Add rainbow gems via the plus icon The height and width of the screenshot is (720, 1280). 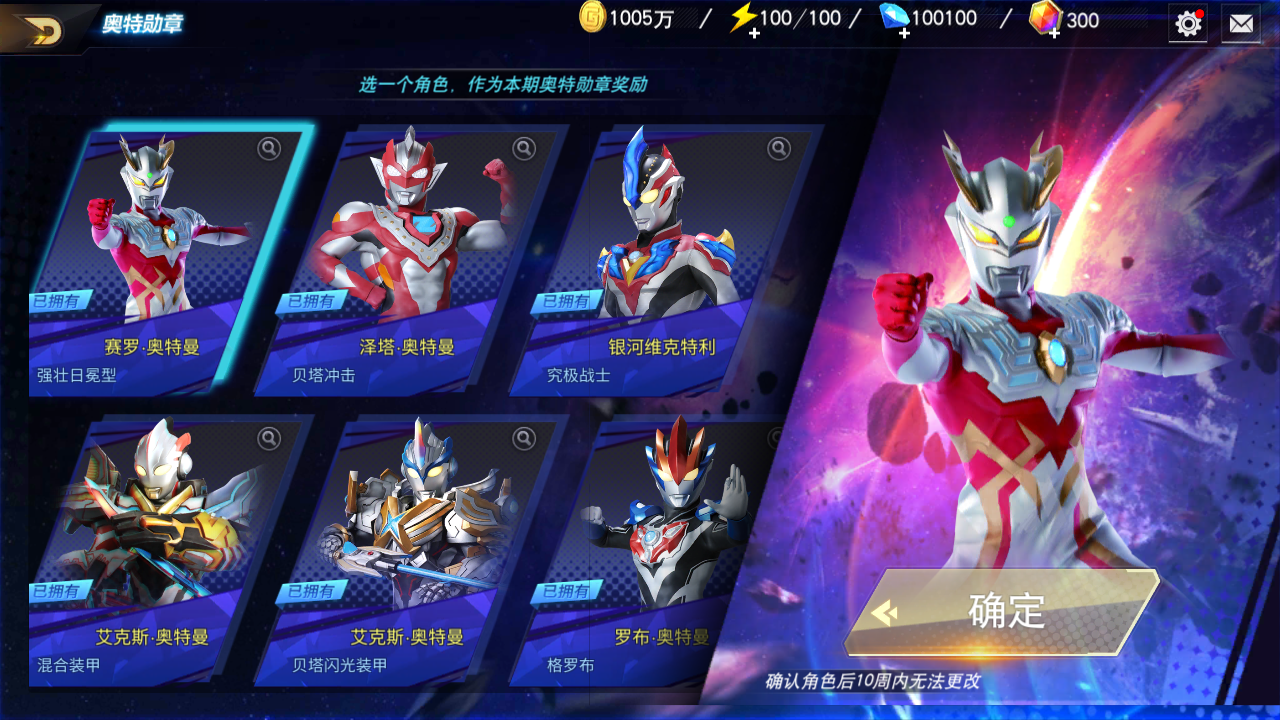click(x=1053, y=32)
